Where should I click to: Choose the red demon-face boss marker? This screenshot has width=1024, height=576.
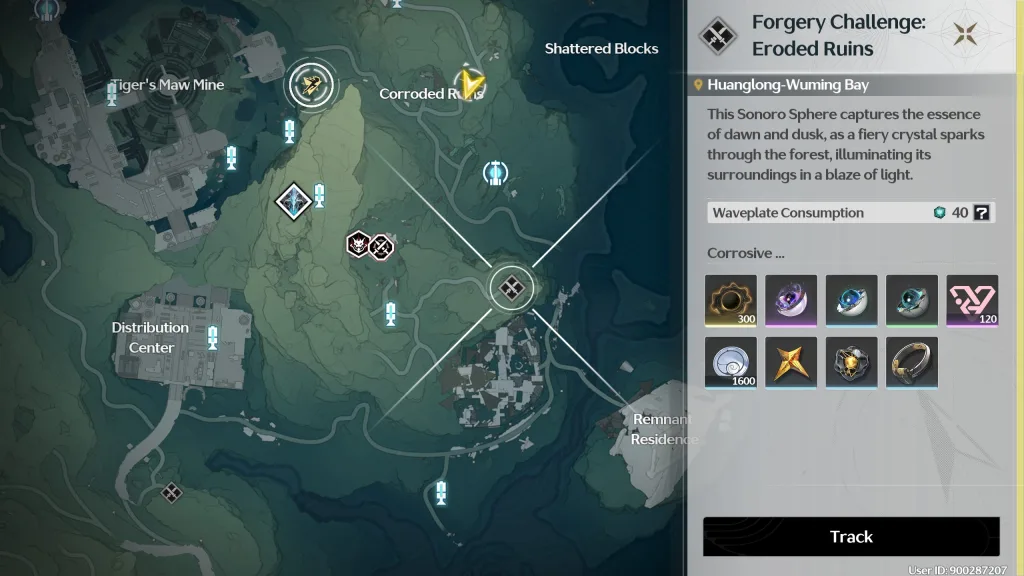point(358,243)
